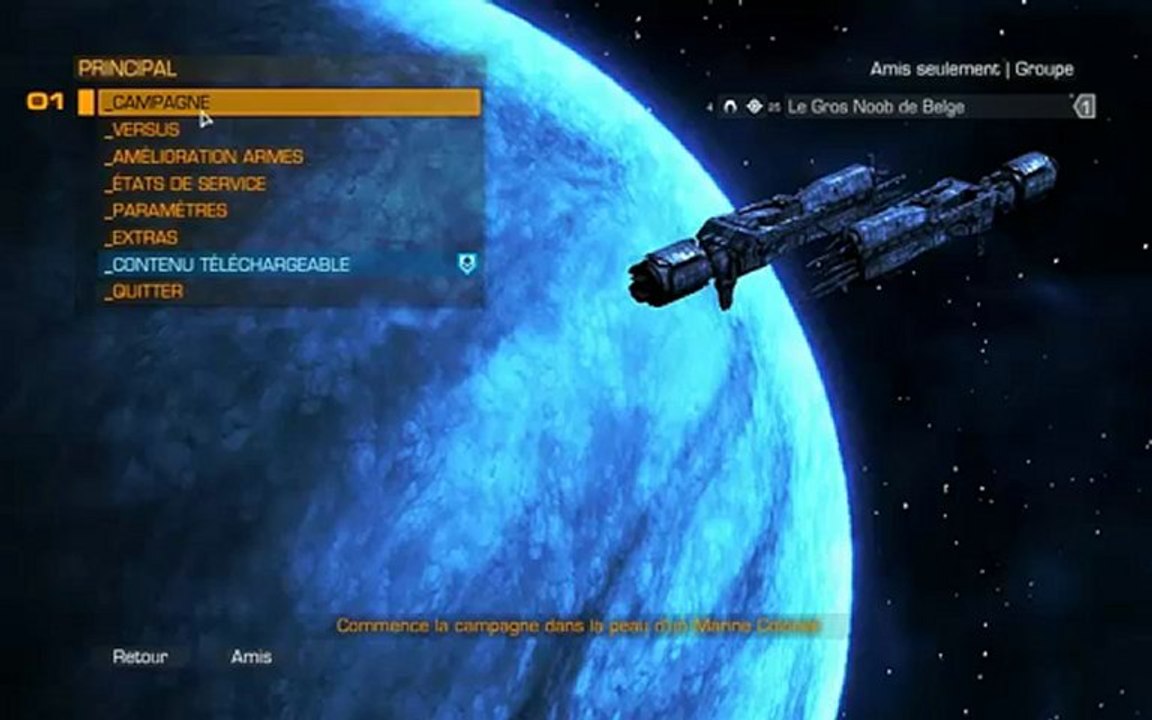Select player Le Gros Noob de Belge
The width and height of the screenshot is (1152, 720).
(x=876, y=107)
